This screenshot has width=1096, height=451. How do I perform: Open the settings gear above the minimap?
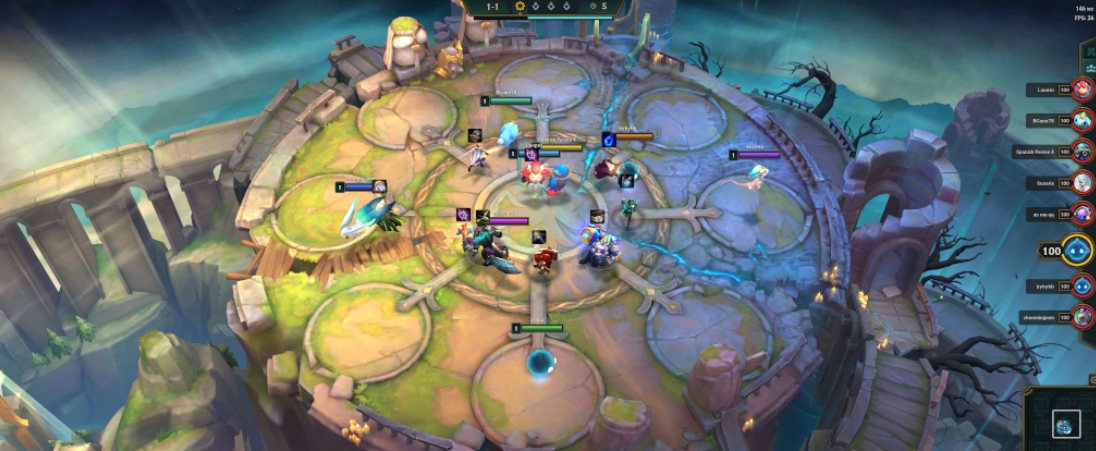coord(1091,381)
